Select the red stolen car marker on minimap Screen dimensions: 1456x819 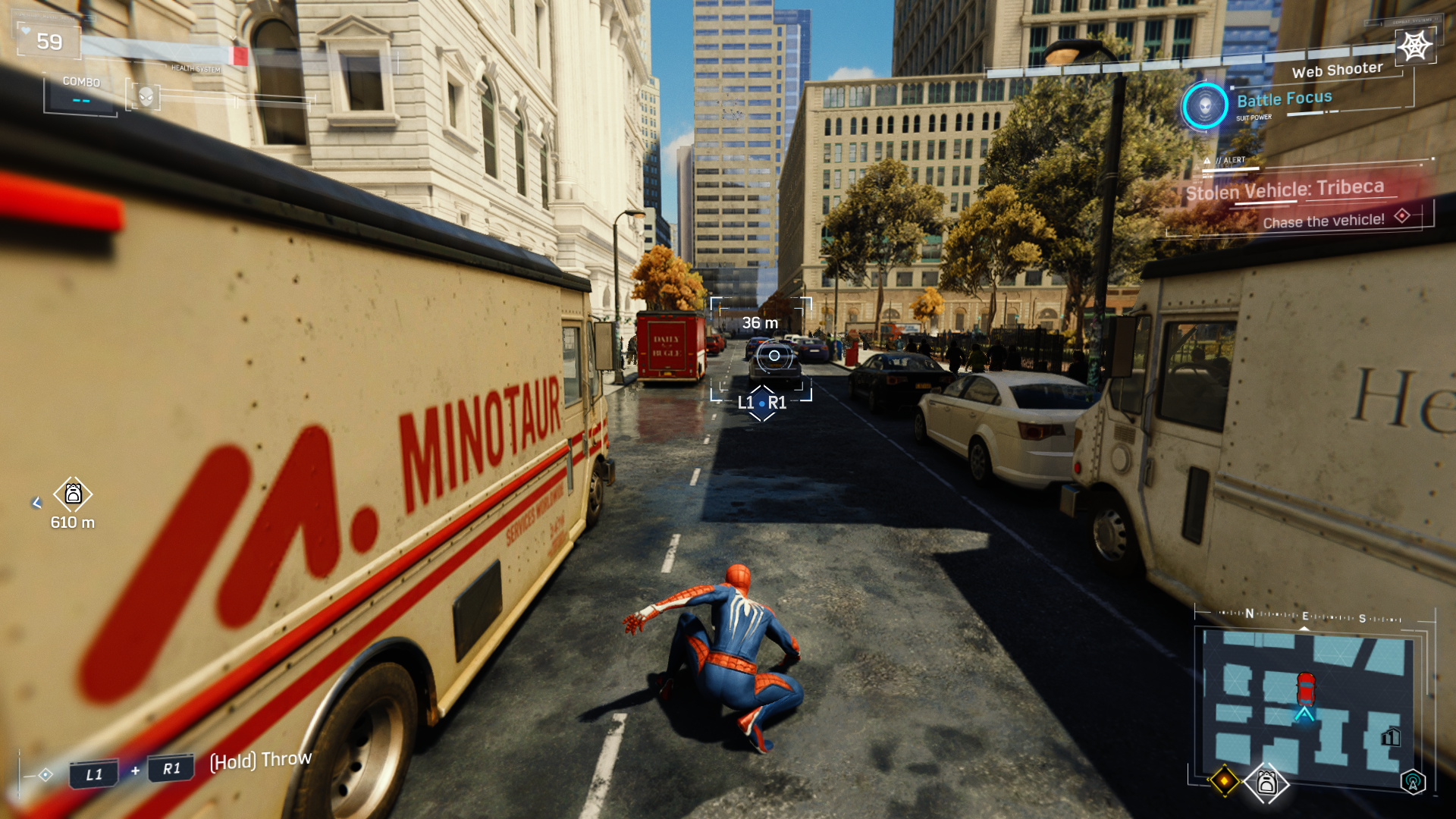1305,688
